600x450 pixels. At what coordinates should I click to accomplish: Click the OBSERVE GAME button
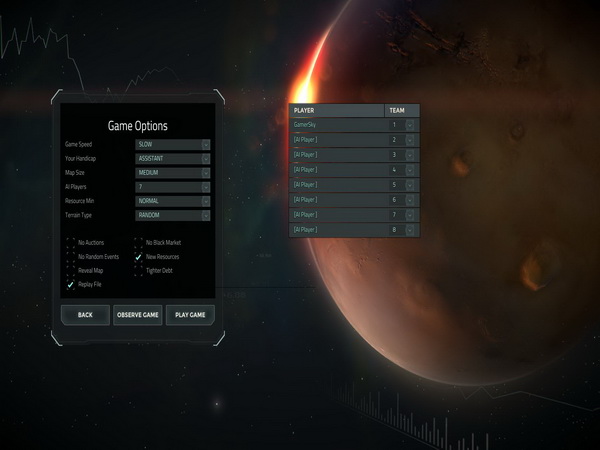coord(137,315)
